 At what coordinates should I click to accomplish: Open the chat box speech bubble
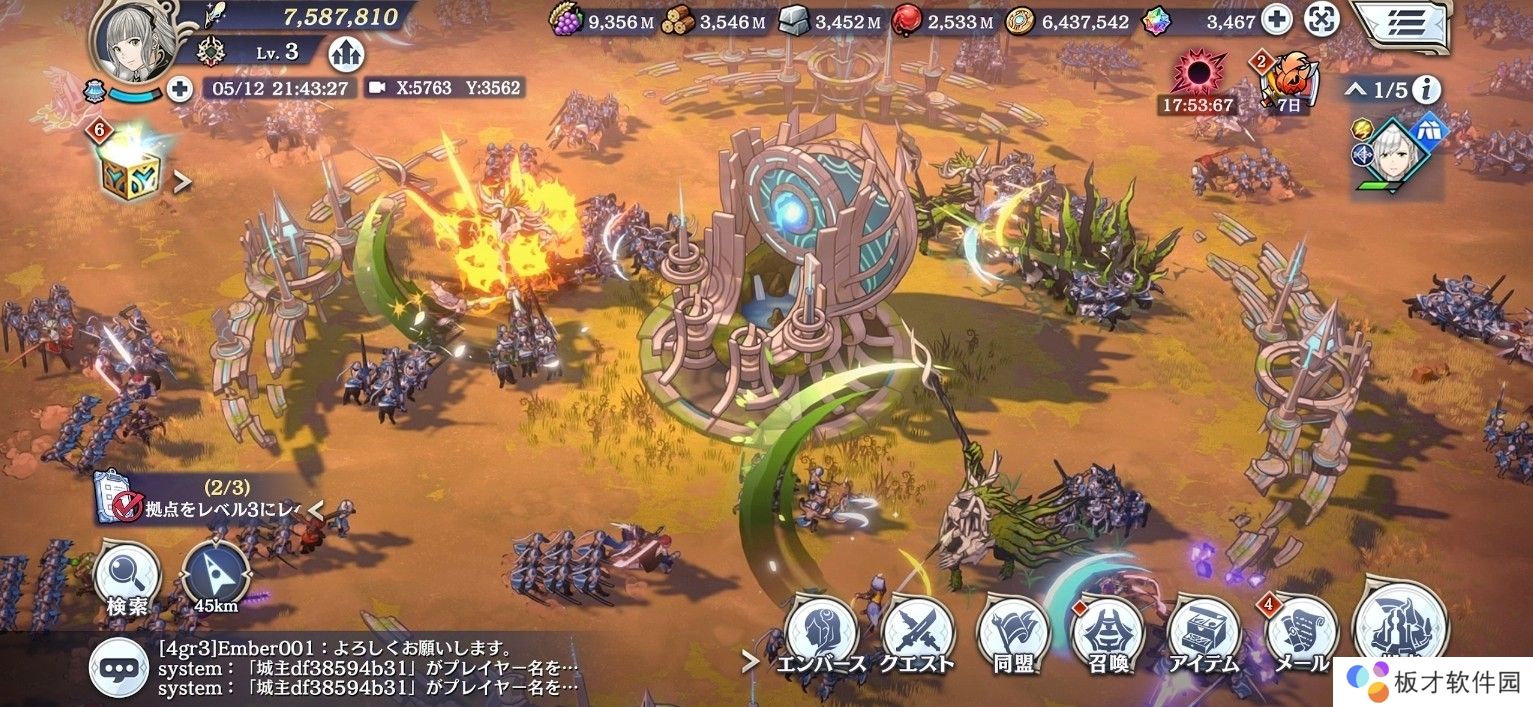click(x=118, y=667)
